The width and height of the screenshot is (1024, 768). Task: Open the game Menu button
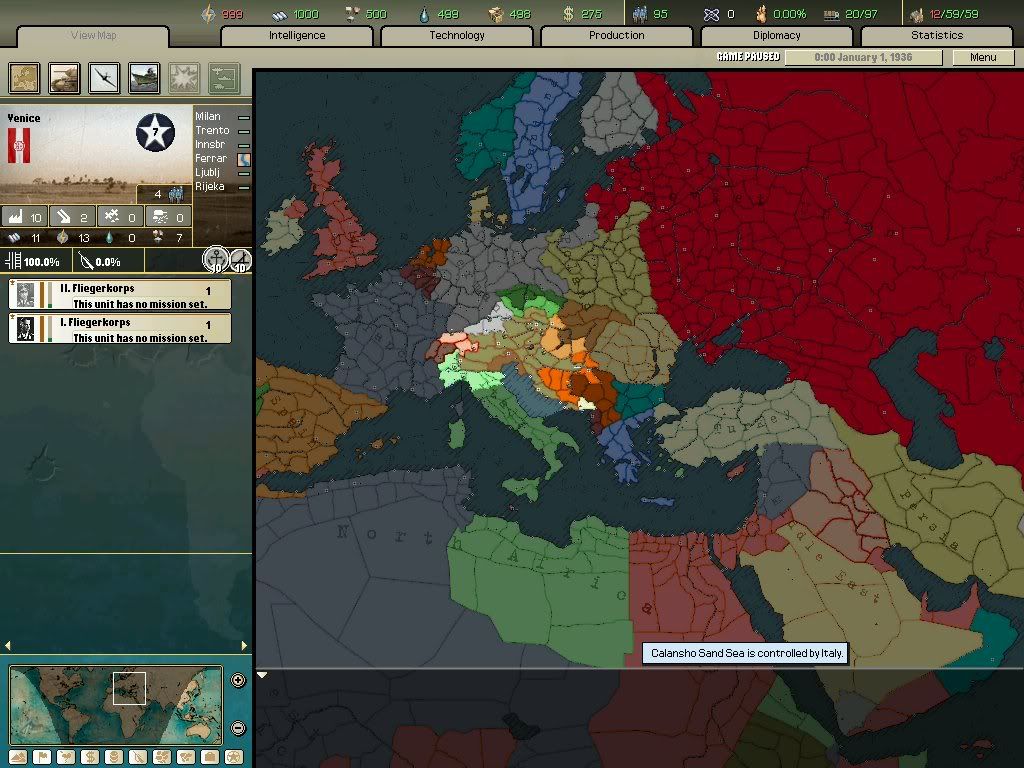point(983,57)
